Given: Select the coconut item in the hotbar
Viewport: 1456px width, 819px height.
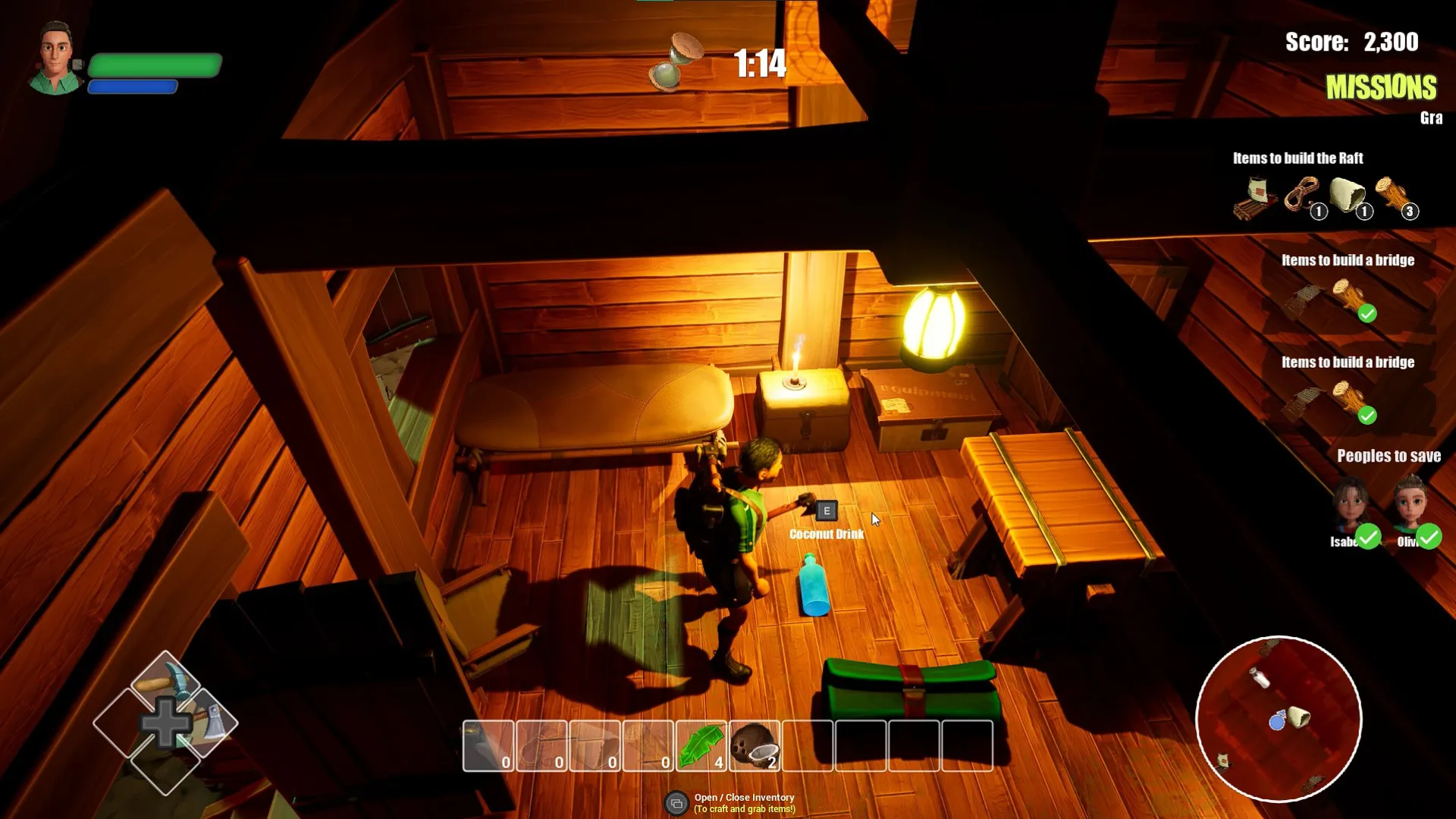Looking at the screenshot, I should point(753,745).
